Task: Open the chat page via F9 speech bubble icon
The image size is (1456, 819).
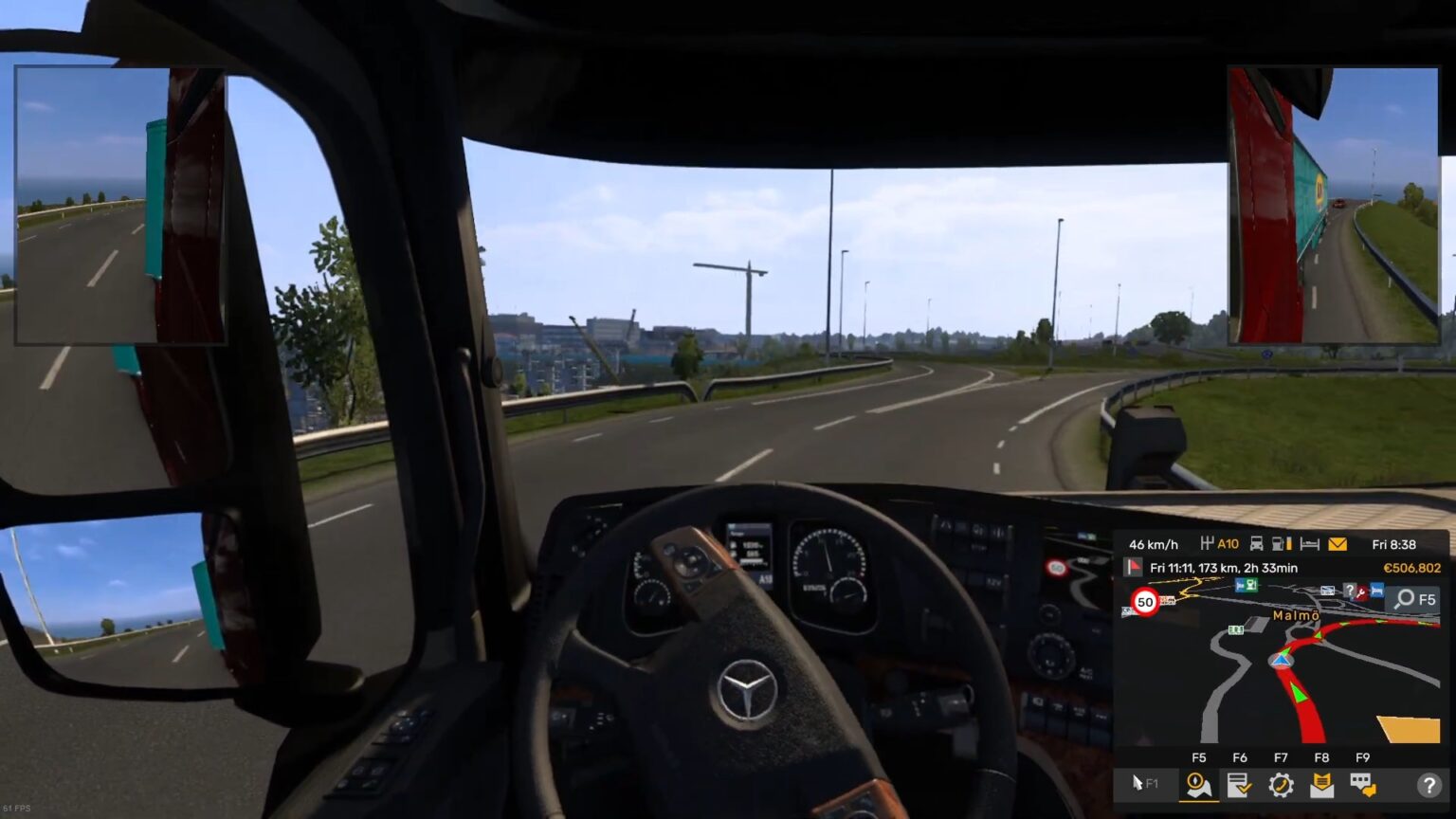Action: point(1364,786)
